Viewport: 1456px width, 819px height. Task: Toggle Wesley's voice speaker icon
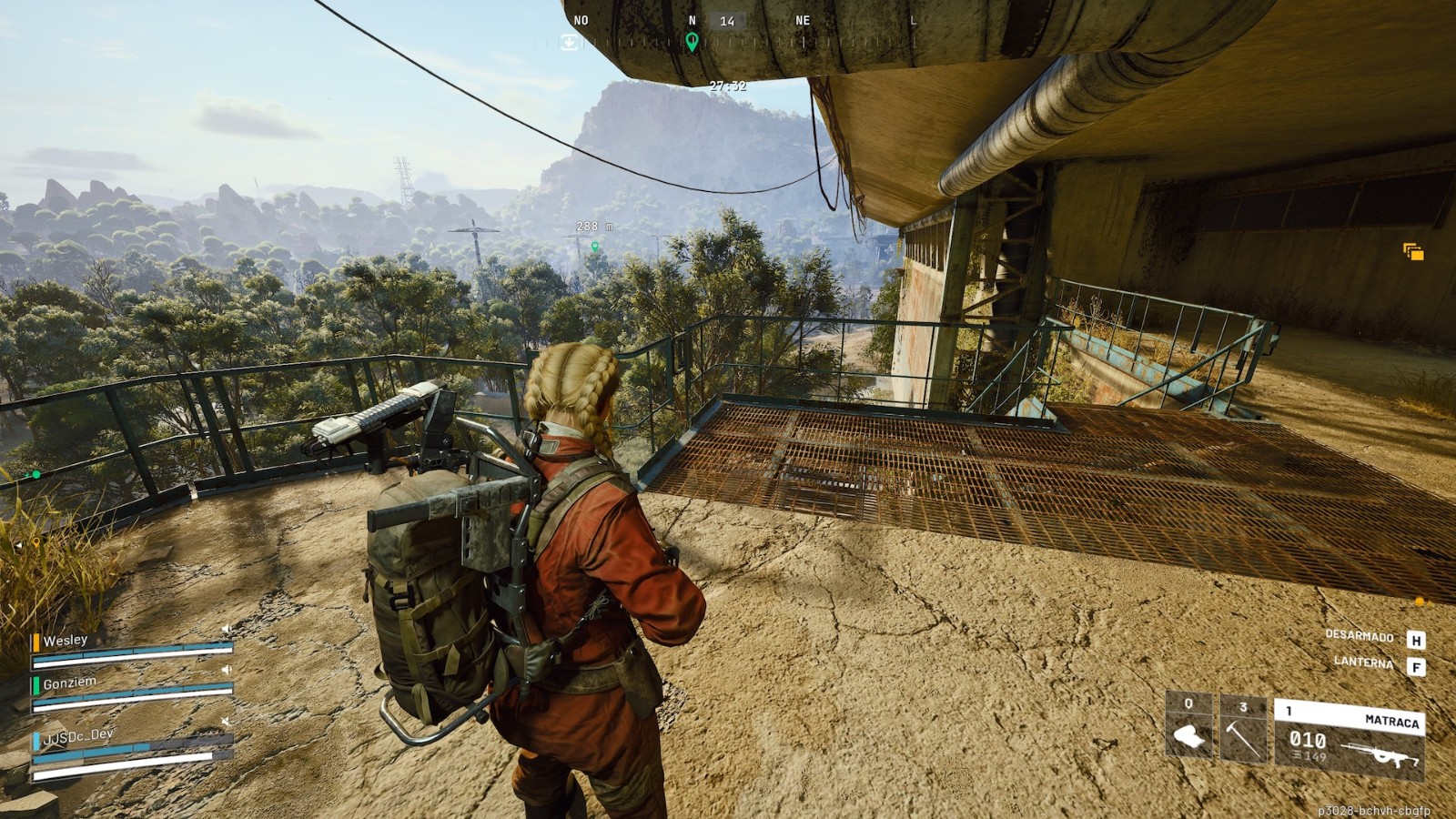click(x=227, y=629)
